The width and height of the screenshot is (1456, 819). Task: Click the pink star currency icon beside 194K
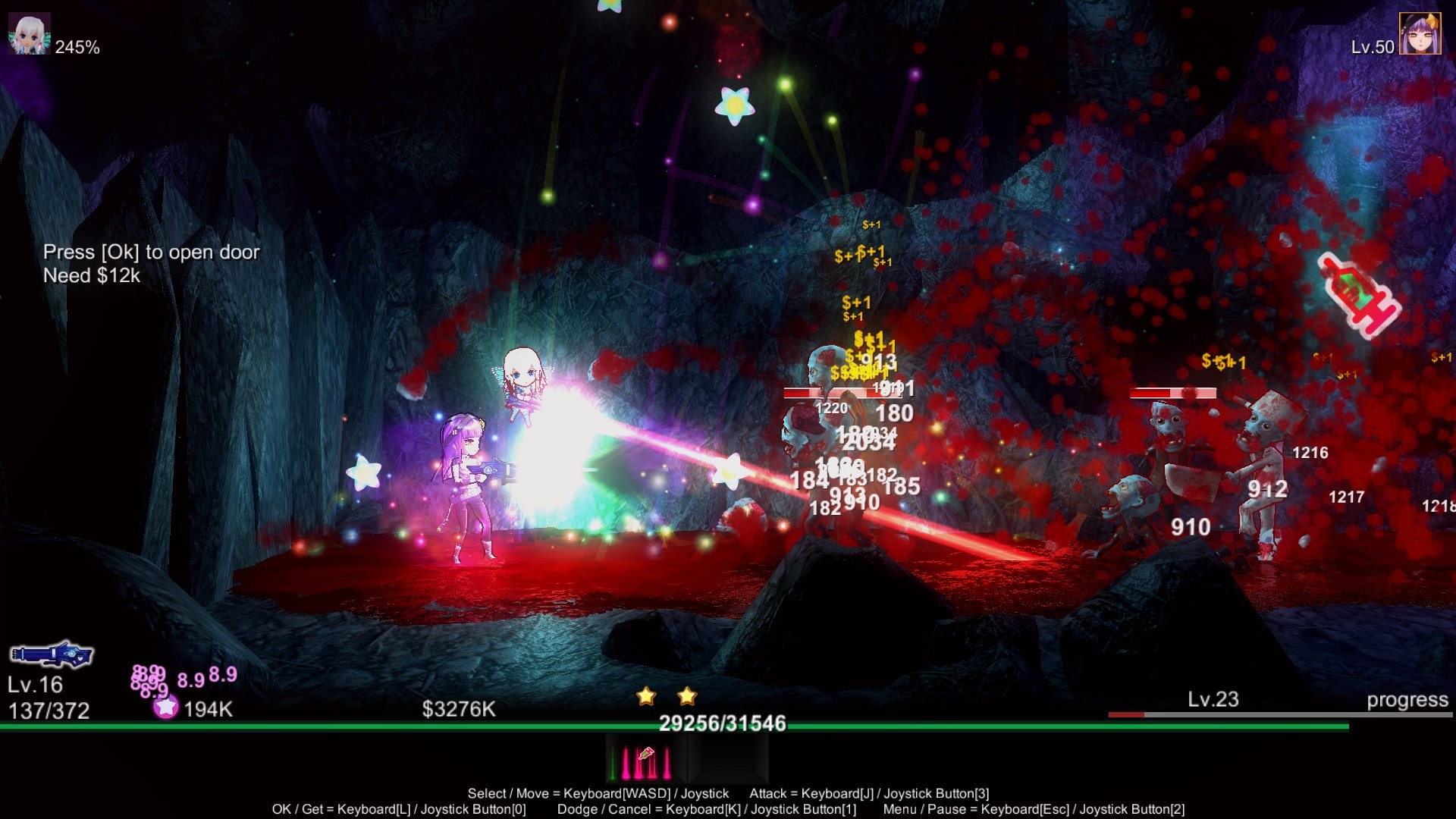coord(164,708)
